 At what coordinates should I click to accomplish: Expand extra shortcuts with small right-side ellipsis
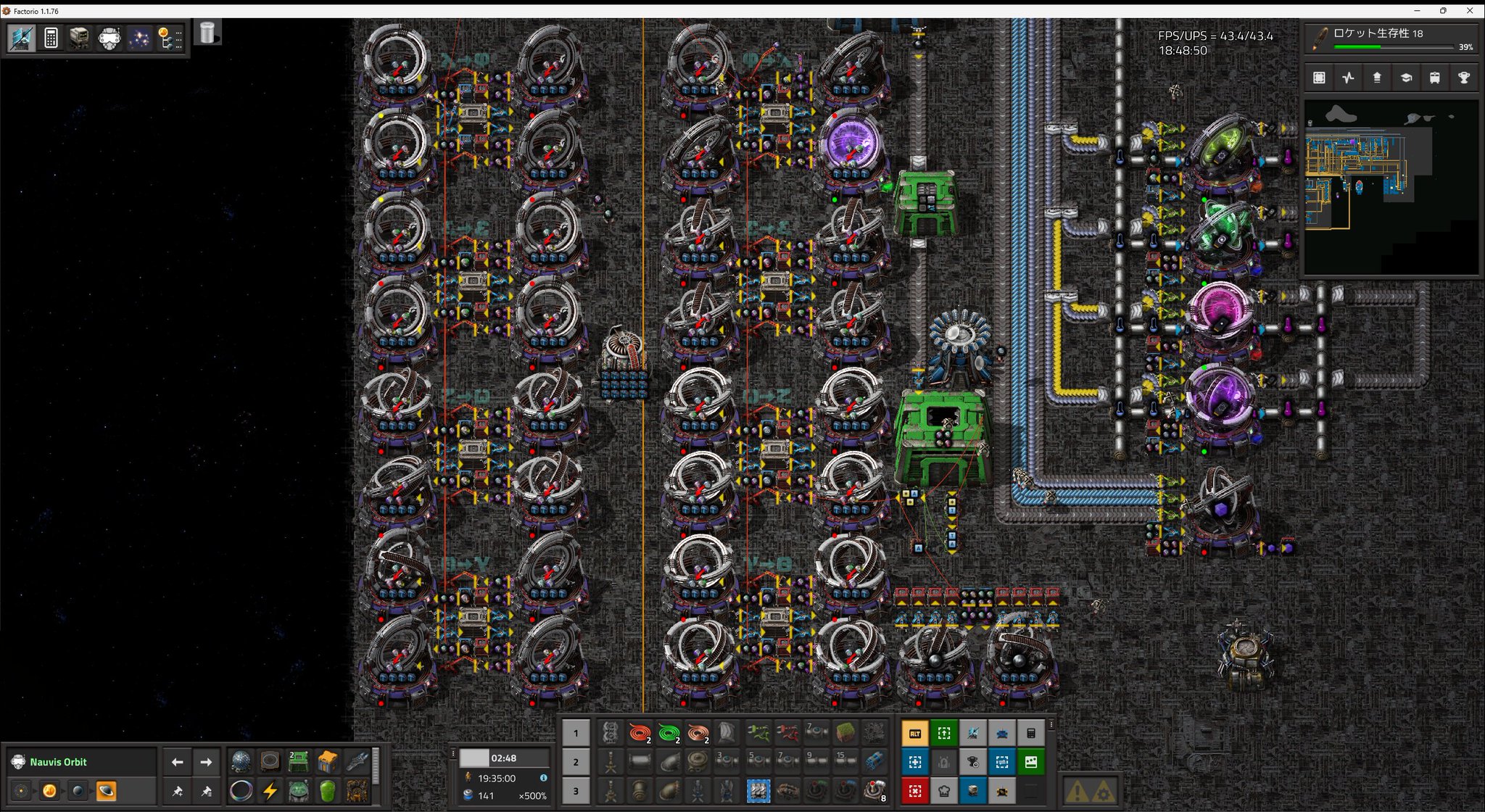point(1051,725)
